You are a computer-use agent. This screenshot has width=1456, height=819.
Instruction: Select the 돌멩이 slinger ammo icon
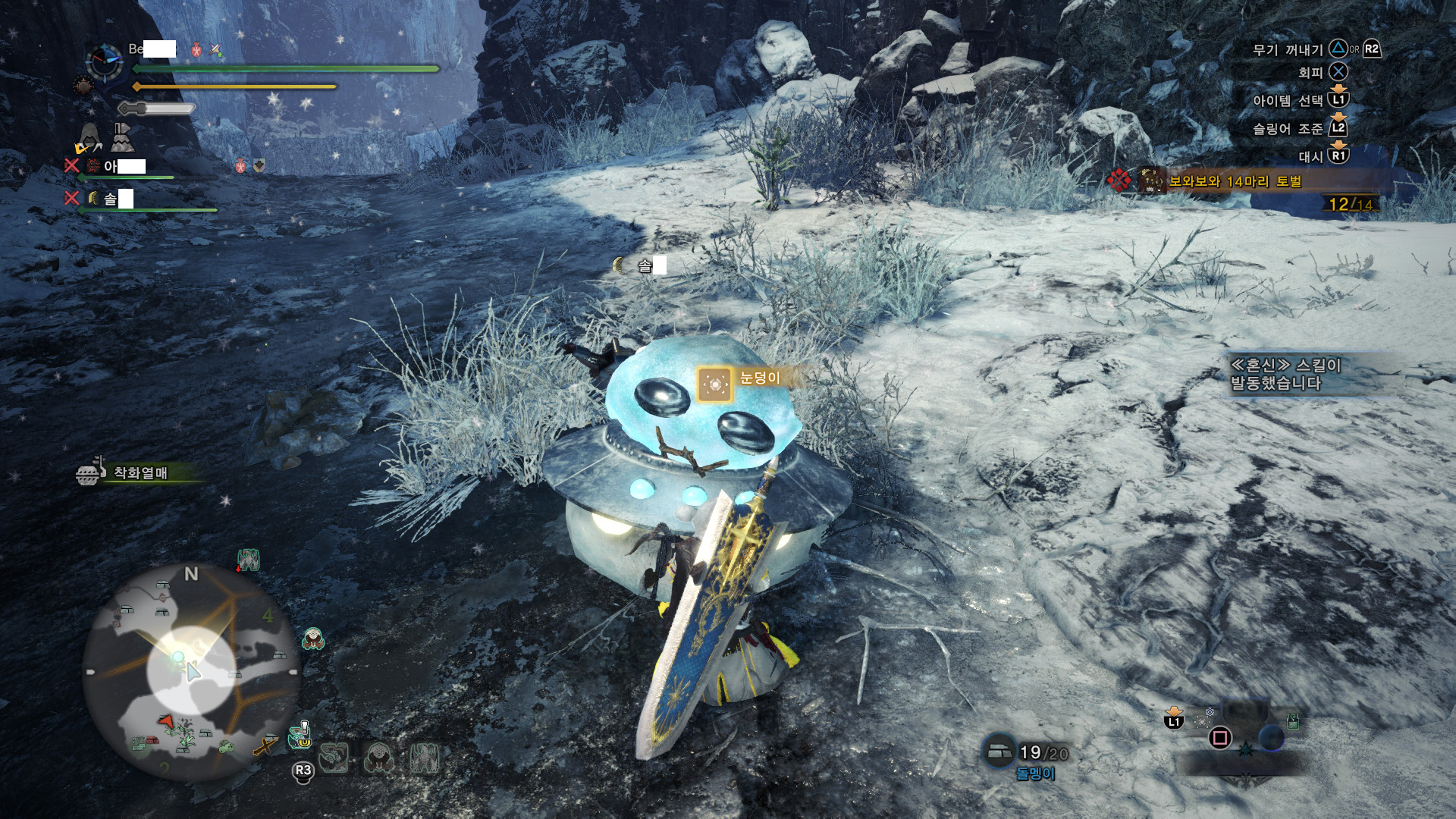point(999,751)
